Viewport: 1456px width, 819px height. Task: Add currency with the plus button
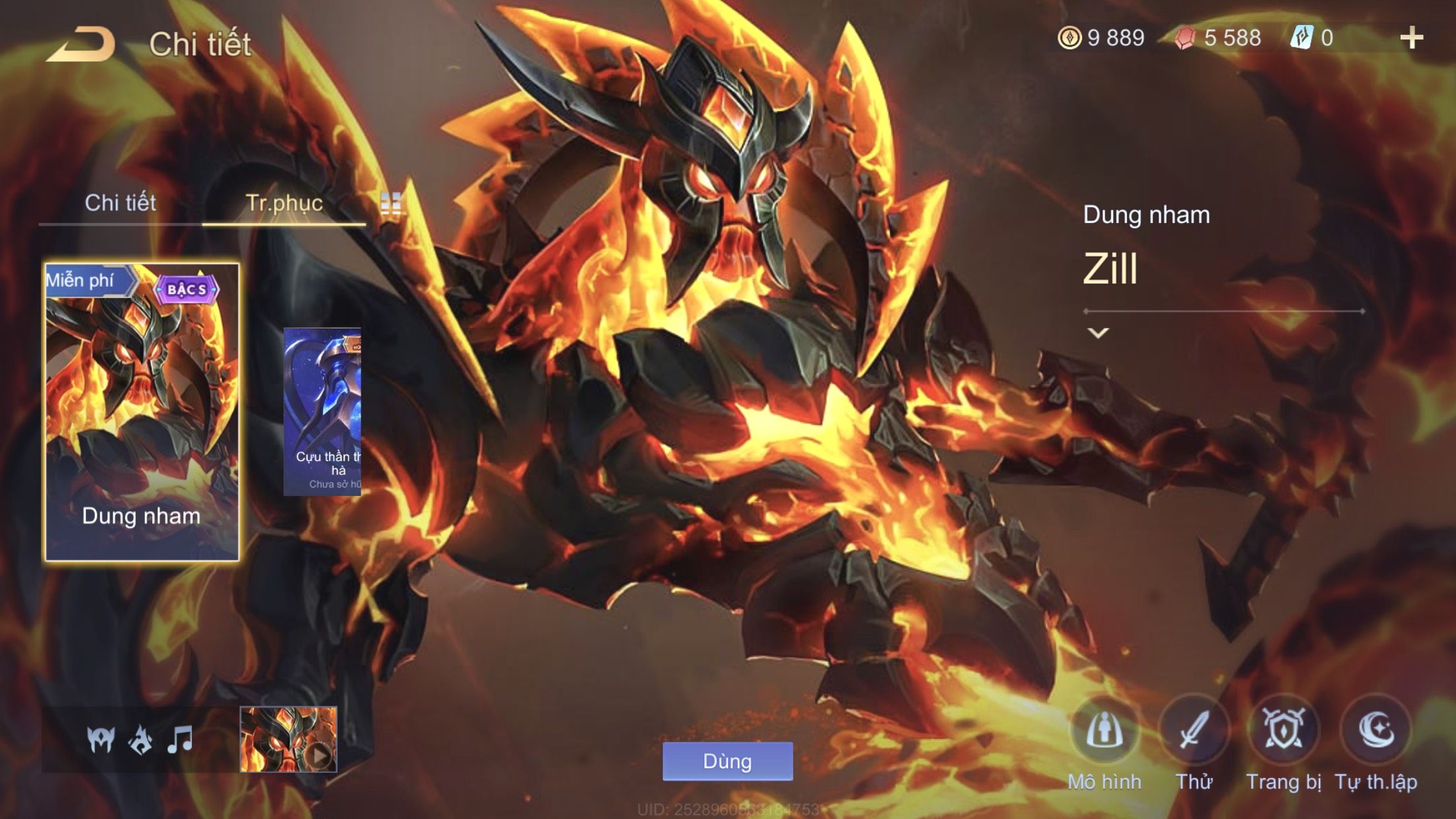[1411, 38]
